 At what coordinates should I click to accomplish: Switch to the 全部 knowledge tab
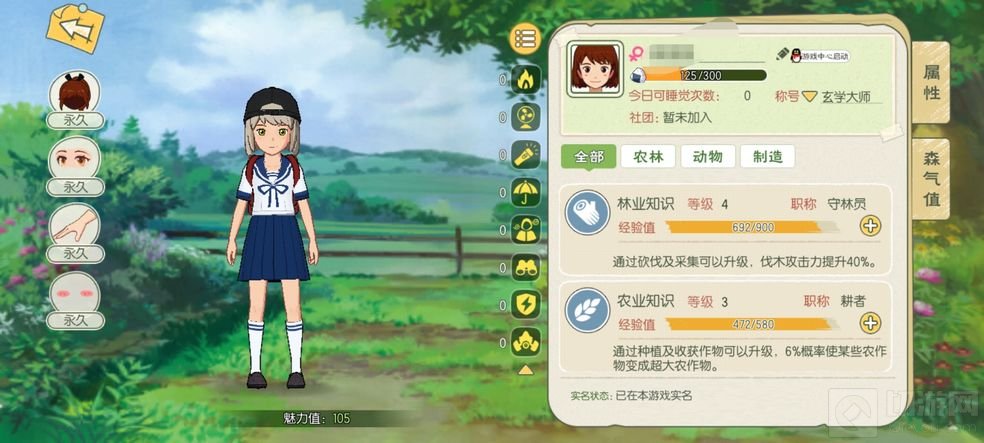588,157
